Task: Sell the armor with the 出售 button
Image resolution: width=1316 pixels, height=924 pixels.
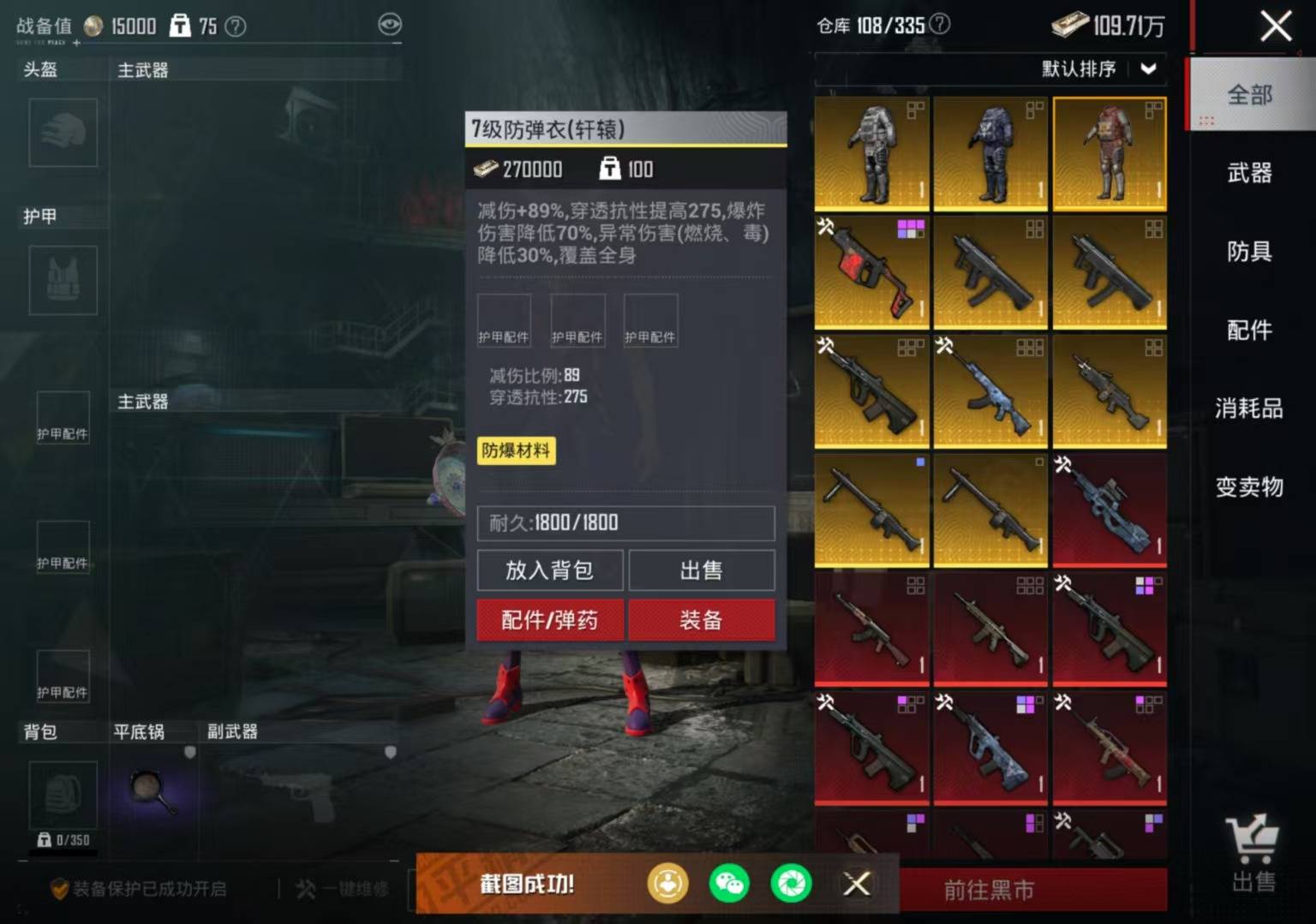Action: point(701,570)
